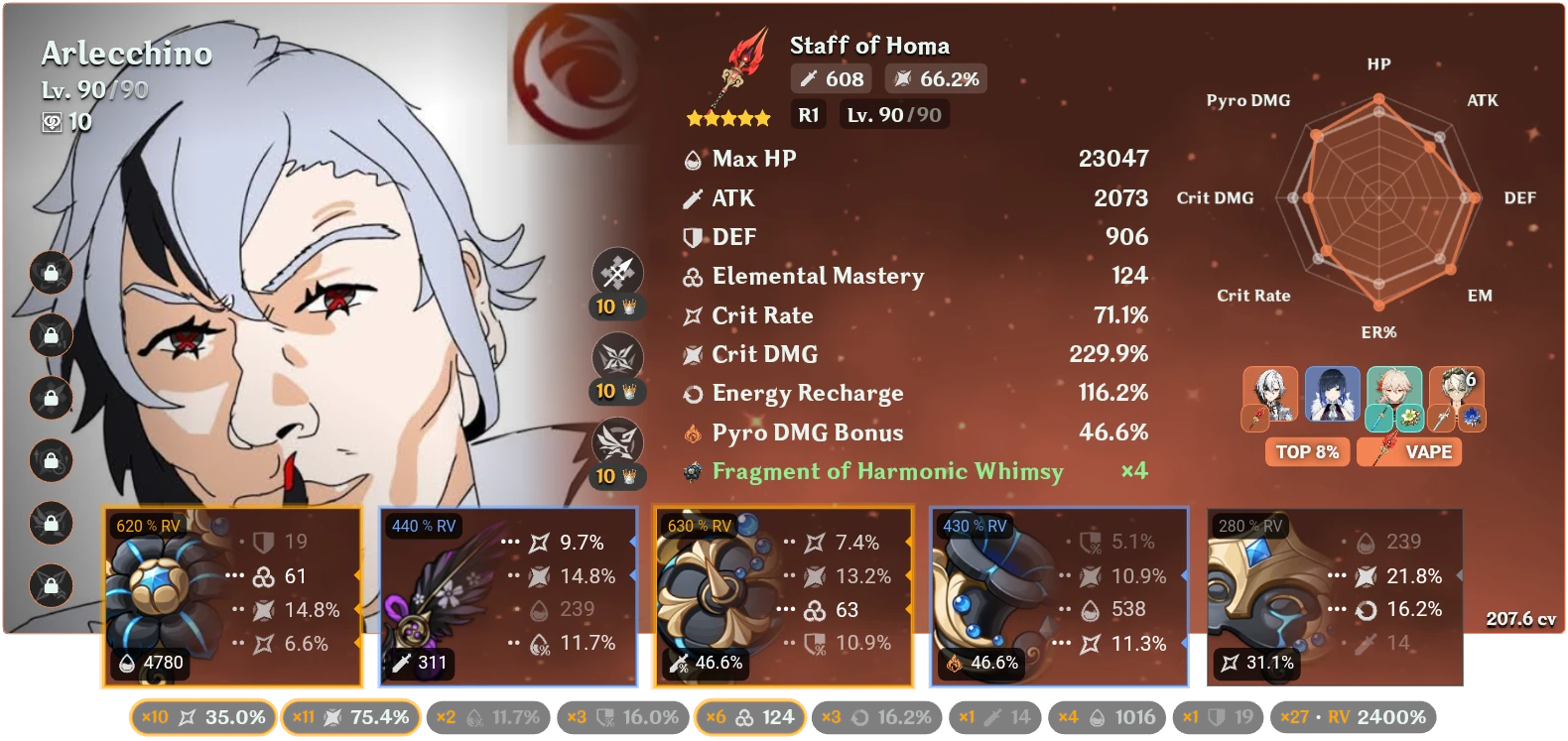The width and height of the screenshot is (1568, 741).
Task: Click the Energy Recharge swirl icon
Action: click(692, 393)
